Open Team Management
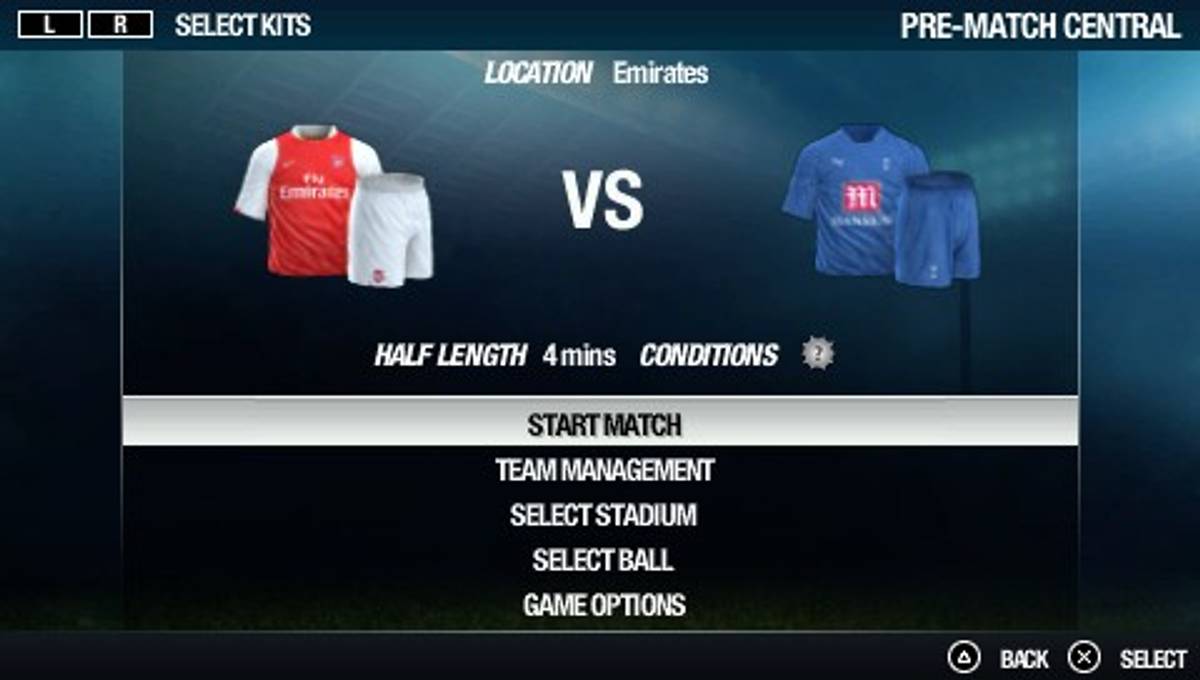 click(x=604, y=470)
